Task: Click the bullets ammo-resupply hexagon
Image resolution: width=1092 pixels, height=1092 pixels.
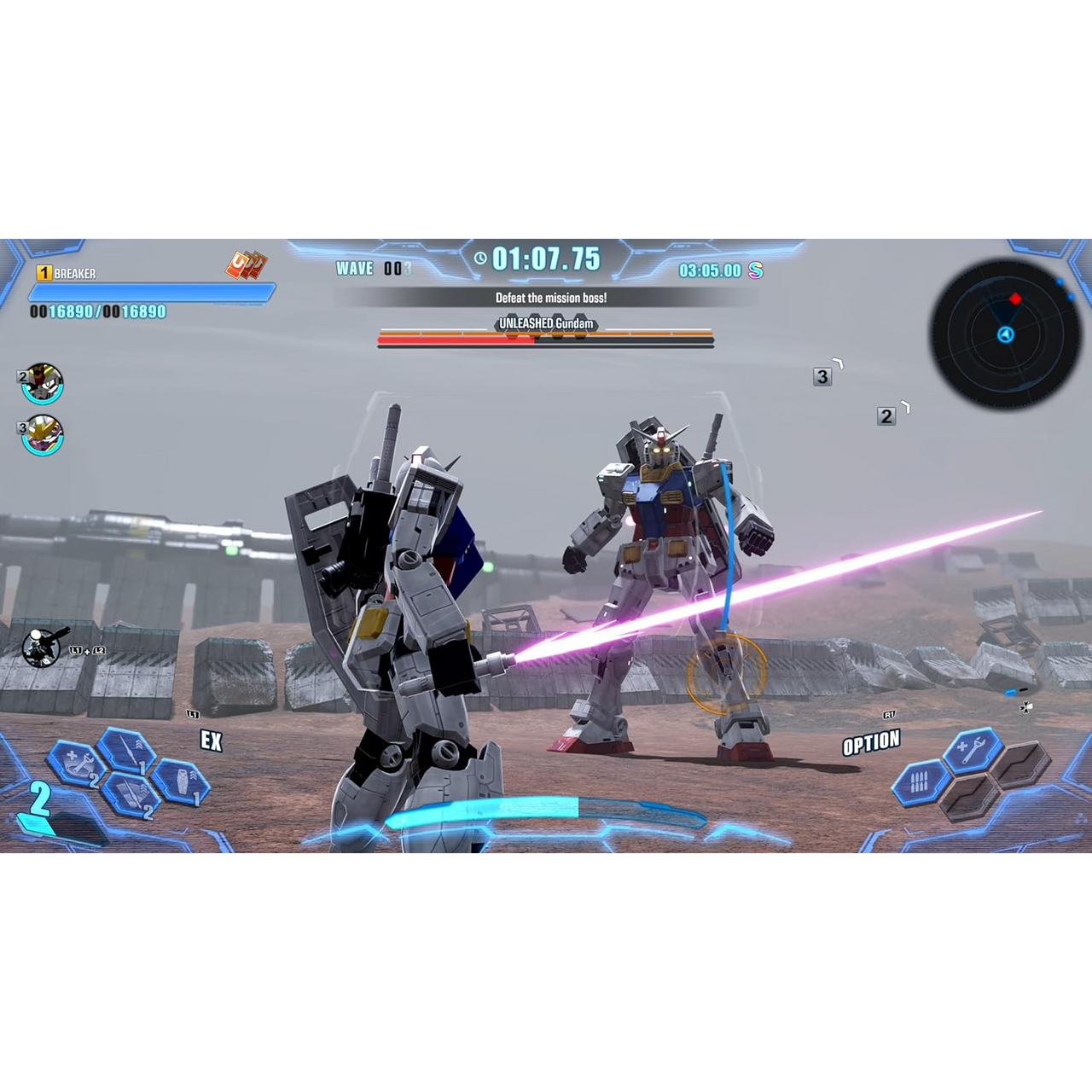Action: click(921, 781)
